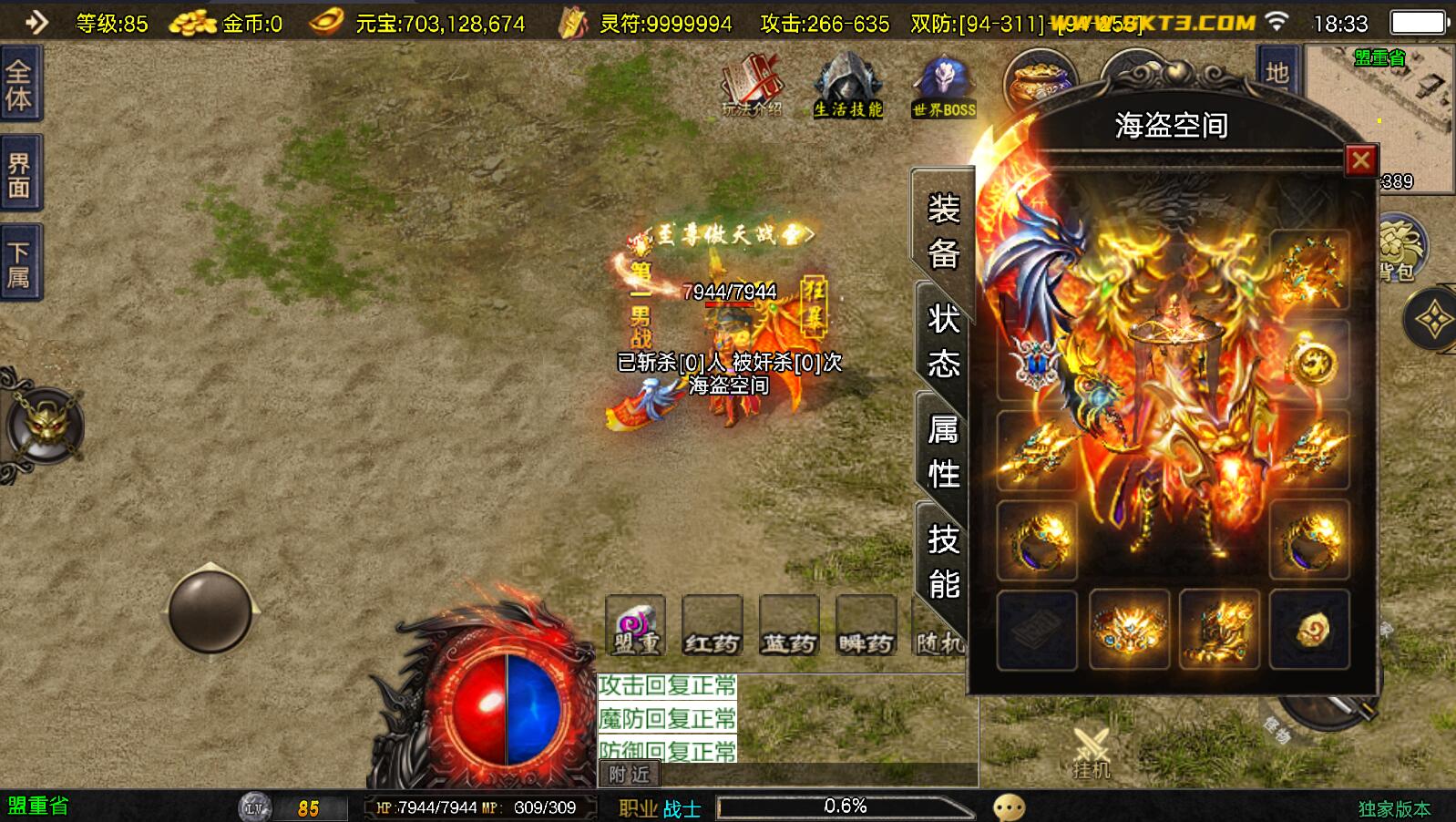
Task: Open the 生活技能 life skills icon
Action: 847,87
